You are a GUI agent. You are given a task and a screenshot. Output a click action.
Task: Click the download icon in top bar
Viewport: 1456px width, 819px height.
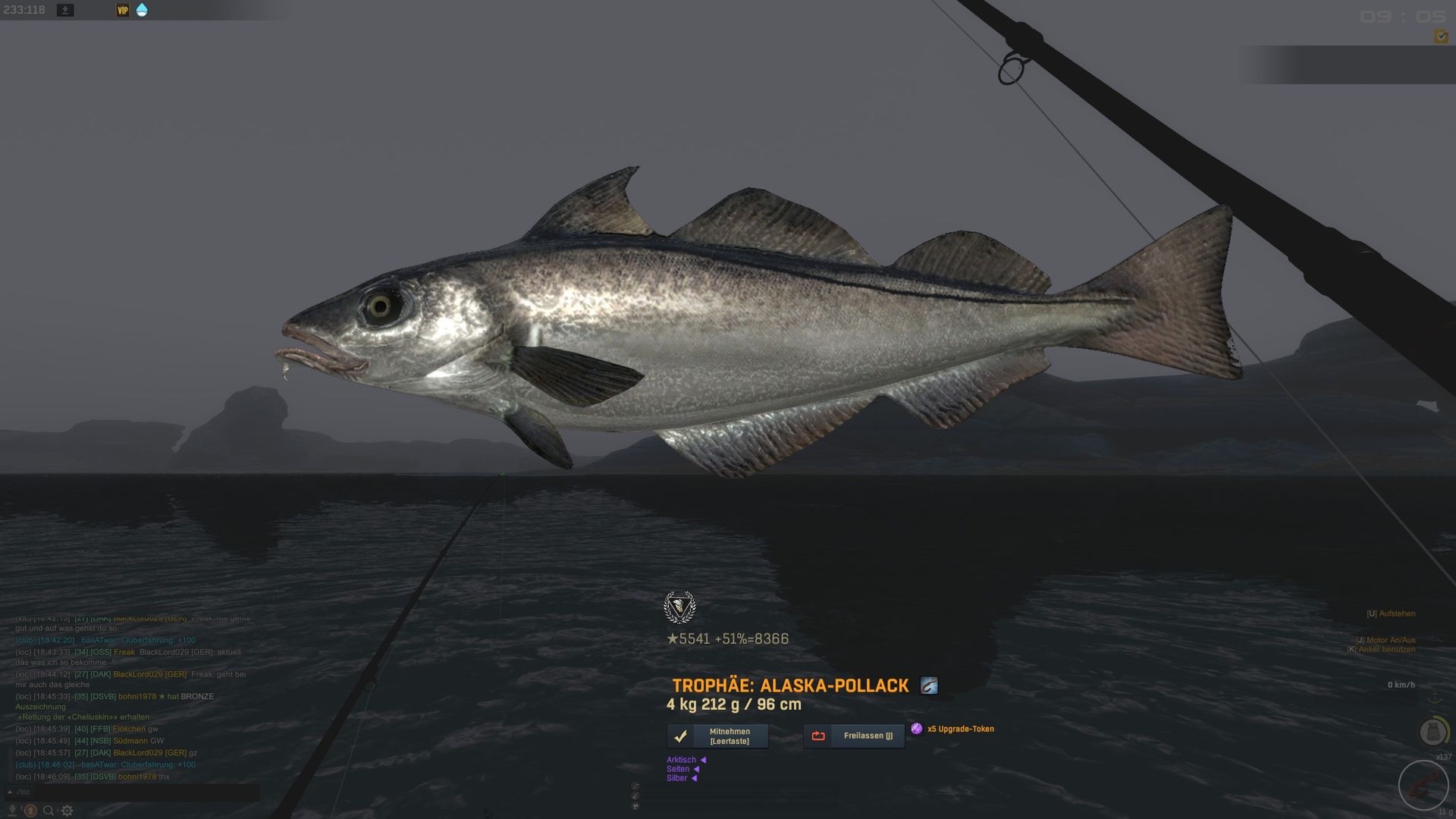pyautogui.click(x=66, y=10)
